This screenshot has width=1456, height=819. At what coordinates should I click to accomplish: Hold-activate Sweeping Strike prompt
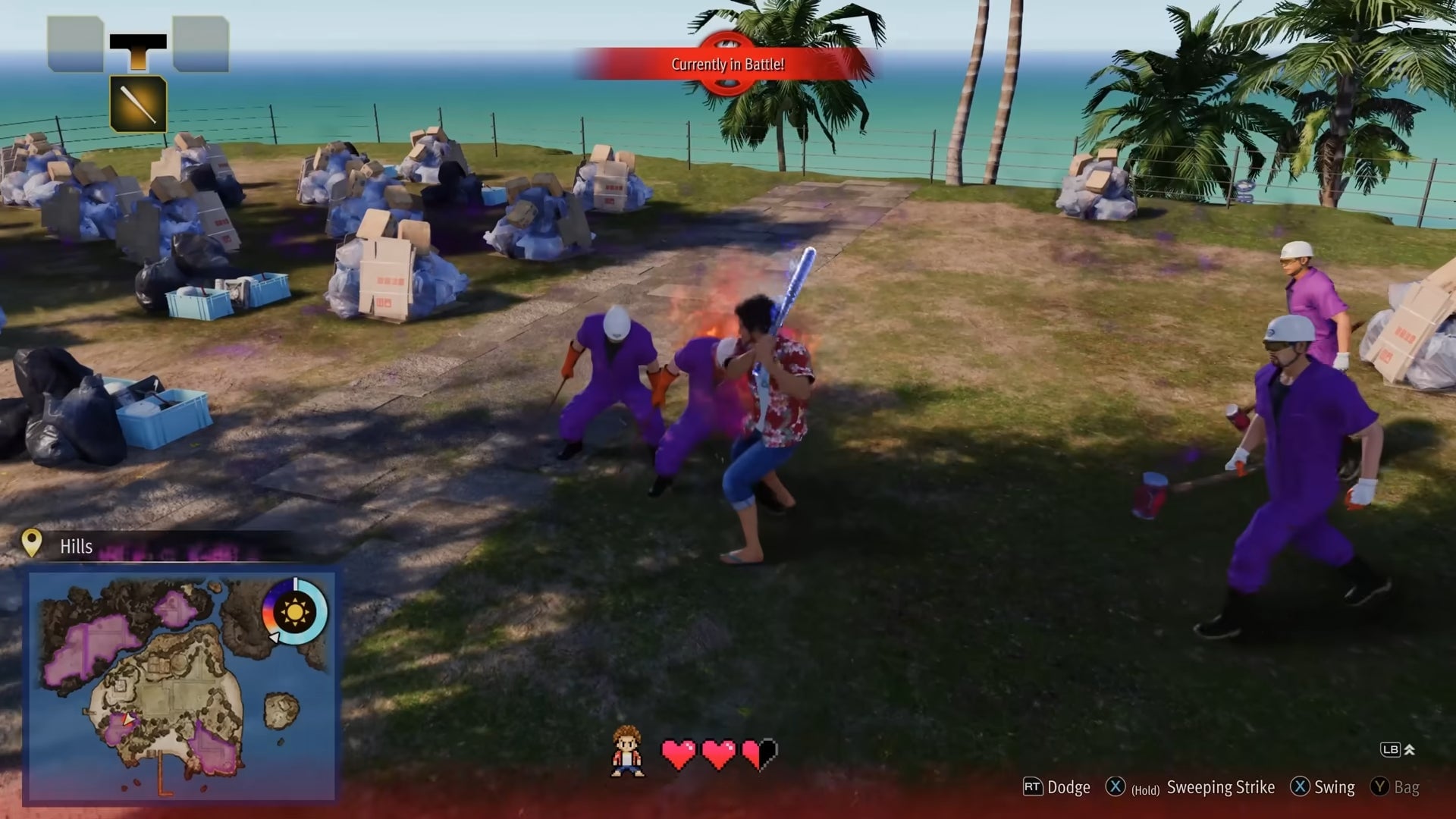[x=1168, y=787]
